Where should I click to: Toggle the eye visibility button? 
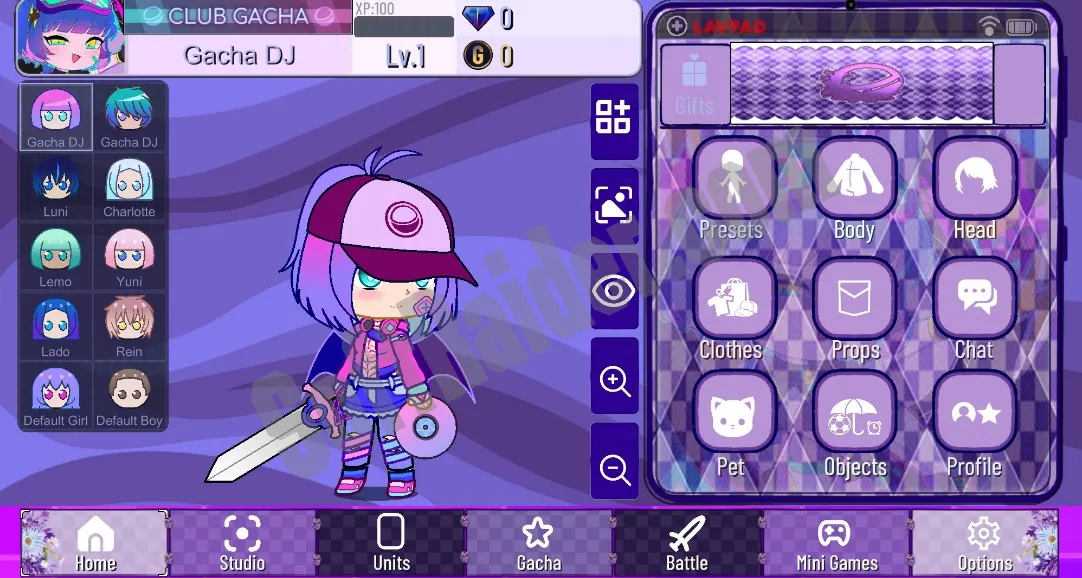point(614,291)
